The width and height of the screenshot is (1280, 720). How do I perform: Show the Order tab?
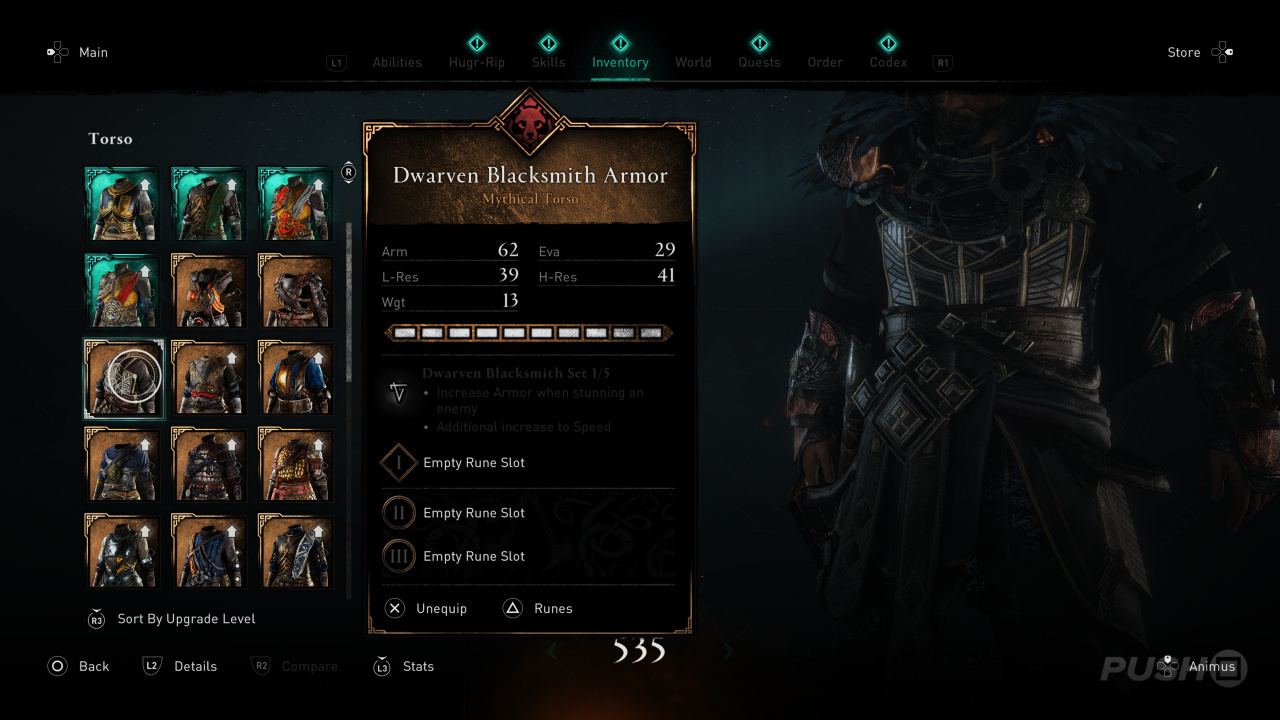coord(825,62)
